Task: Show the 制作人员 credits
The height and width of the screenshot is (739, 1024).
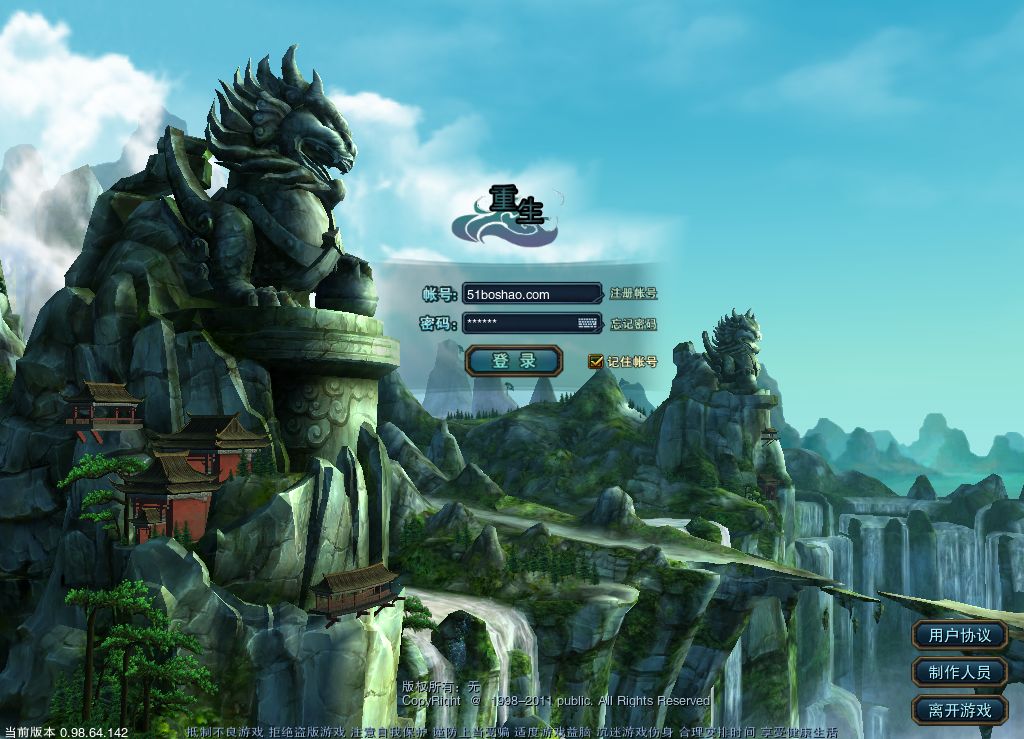Action: [959, 672]
